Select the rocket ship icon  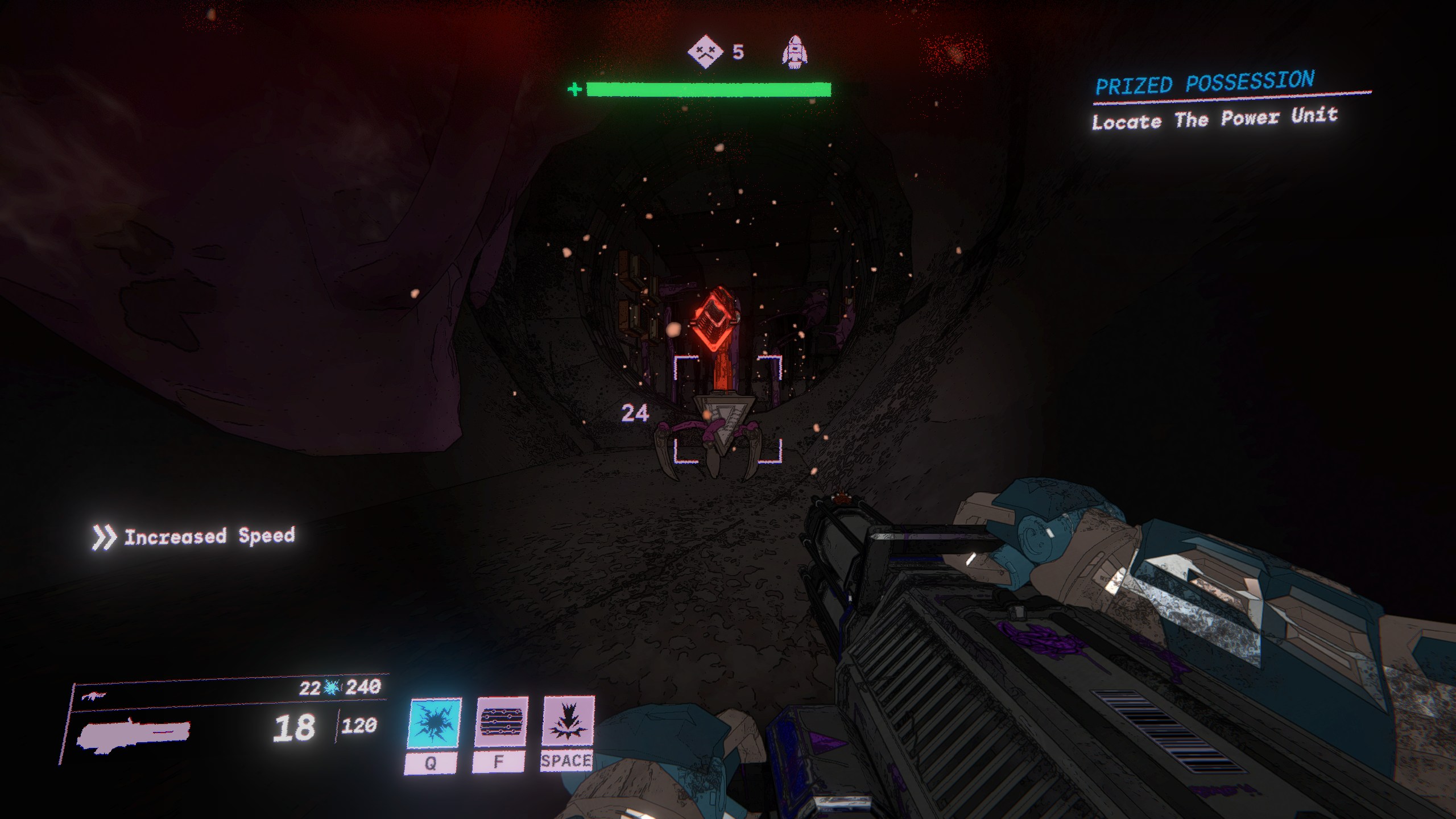tap(795, 52)
